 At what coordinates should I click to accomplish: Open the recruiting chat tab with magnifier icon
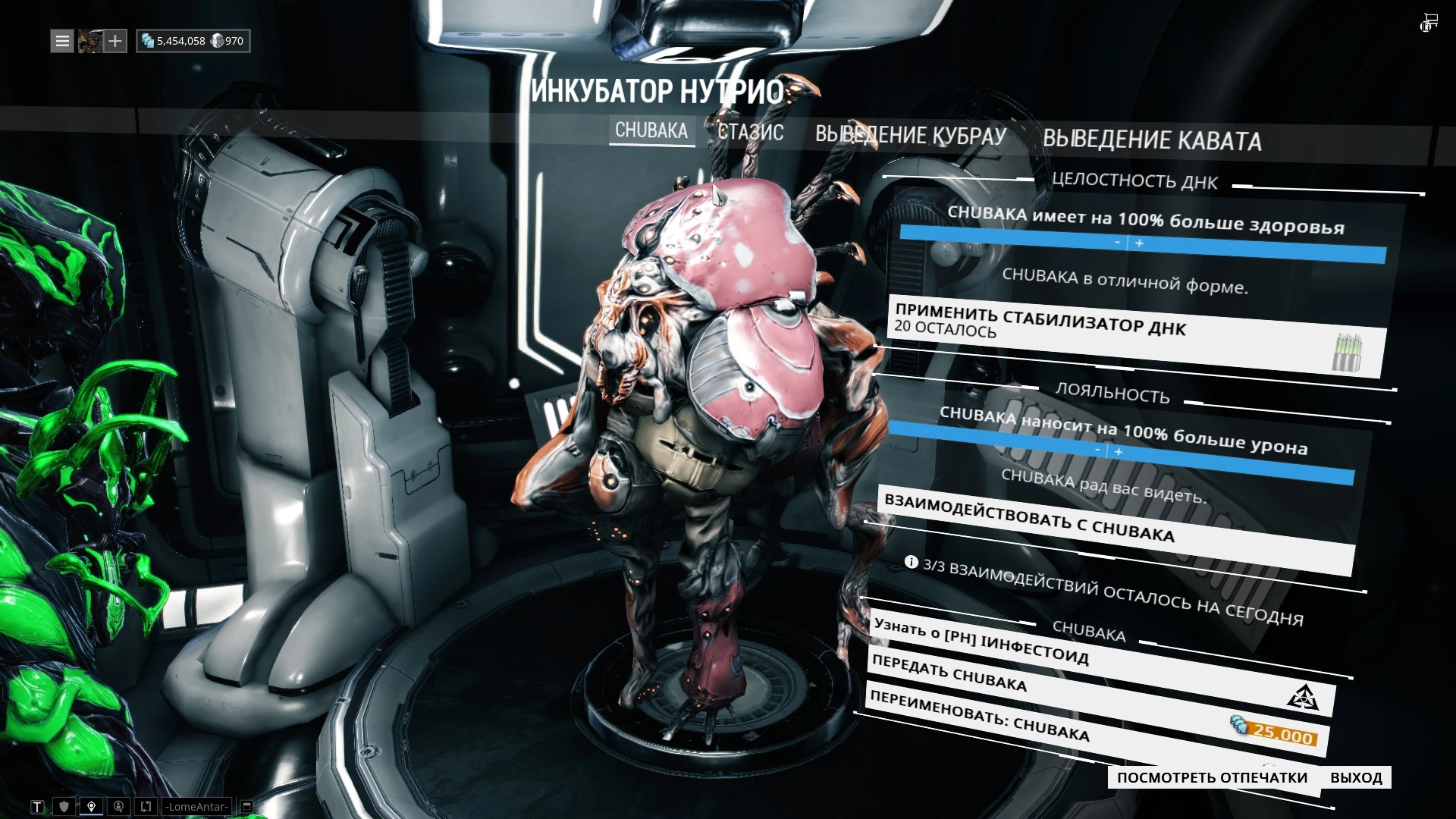pos(118,807)
